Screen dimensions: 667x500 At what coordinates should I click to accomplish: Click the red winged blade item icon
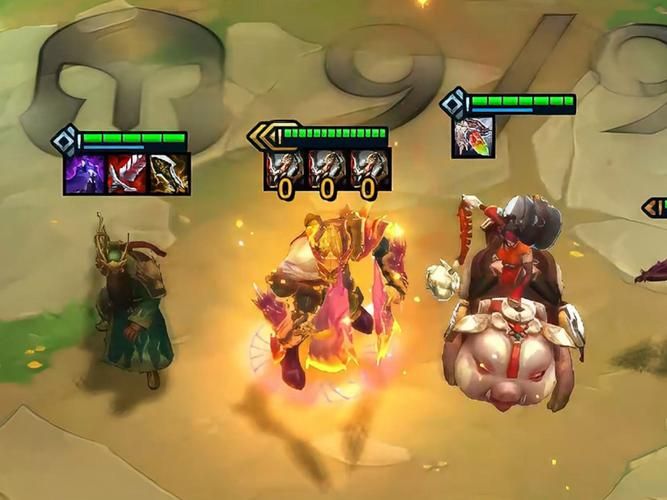125,174
